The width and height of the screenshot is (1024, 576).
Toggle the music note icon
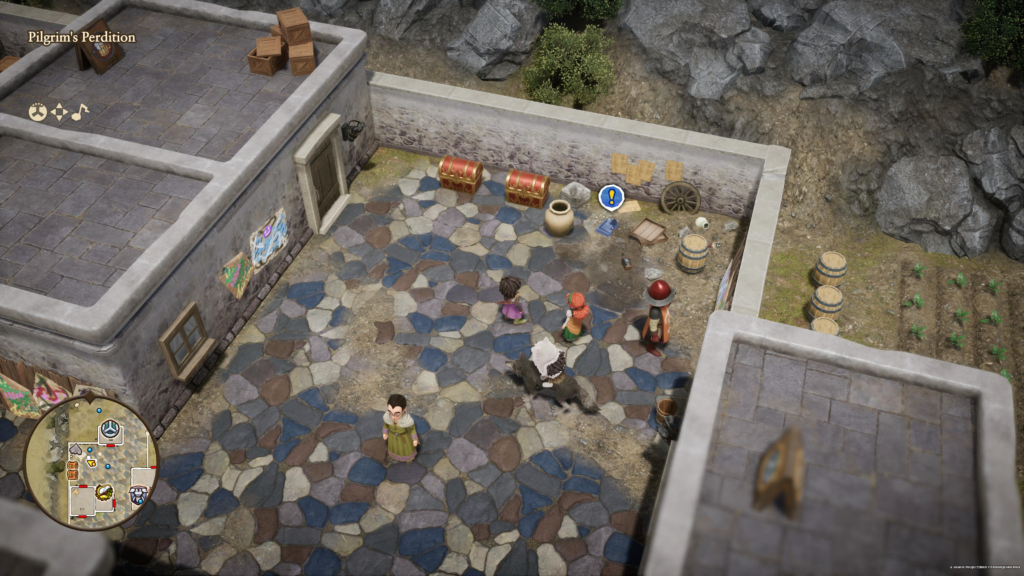[x=79, y=112]
